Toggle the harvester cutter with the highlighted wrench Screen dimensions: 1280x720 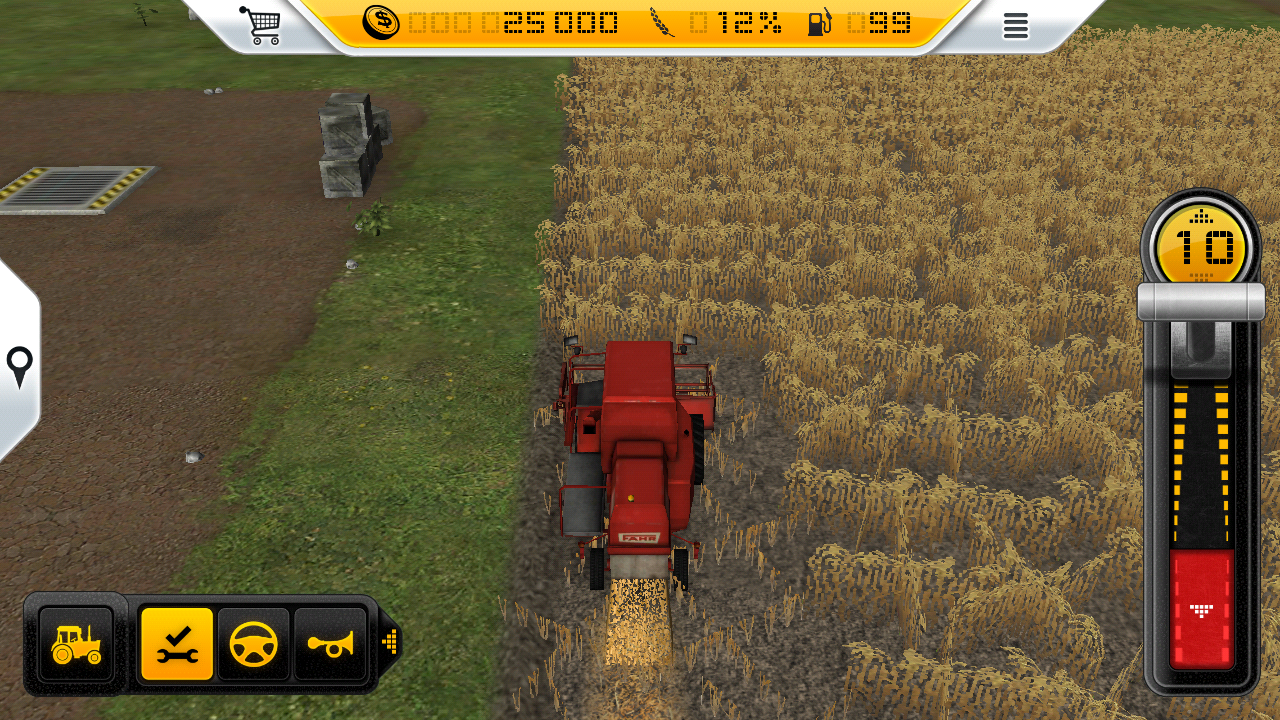(176, 644)
